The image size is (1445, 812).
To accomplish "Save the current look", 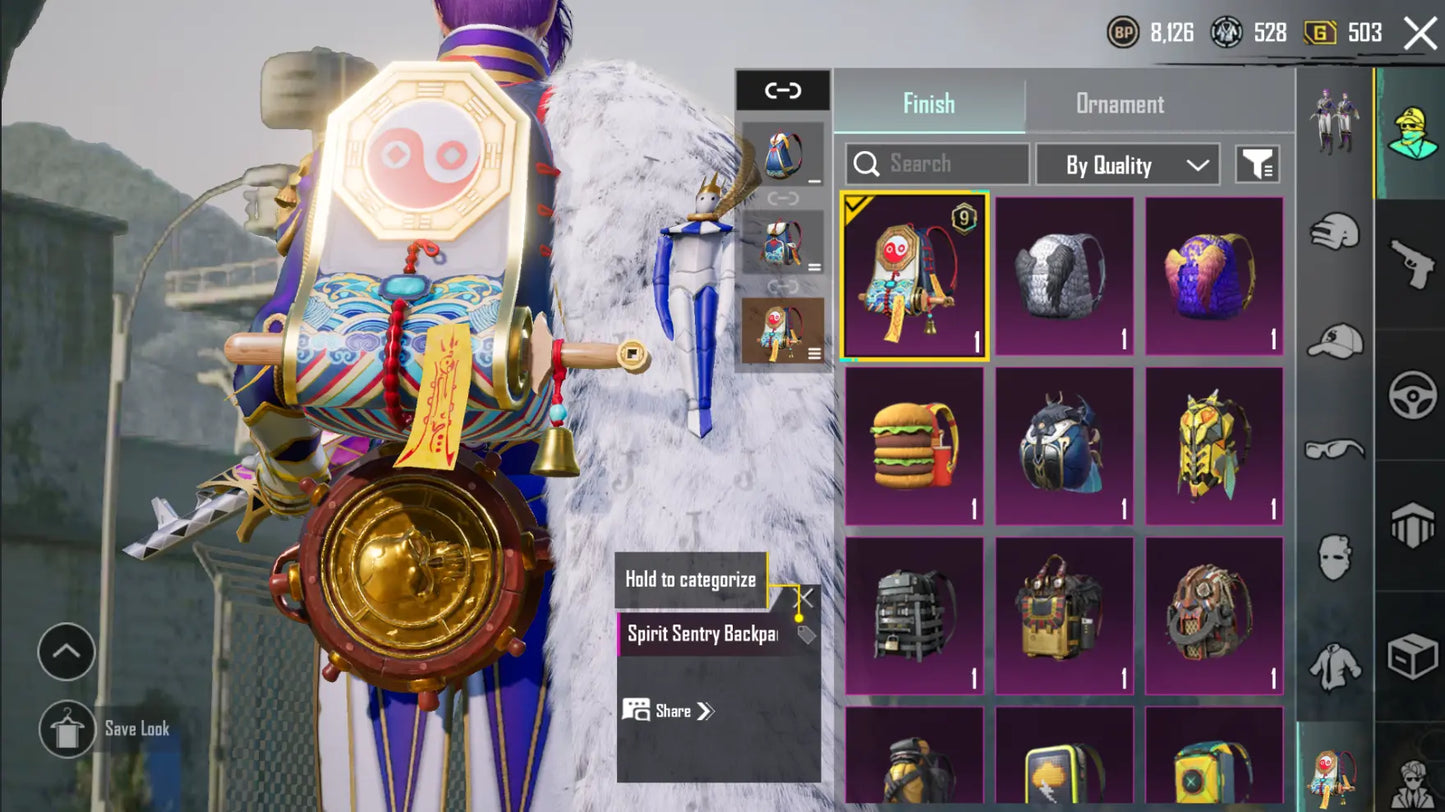I will coord(68,729).
